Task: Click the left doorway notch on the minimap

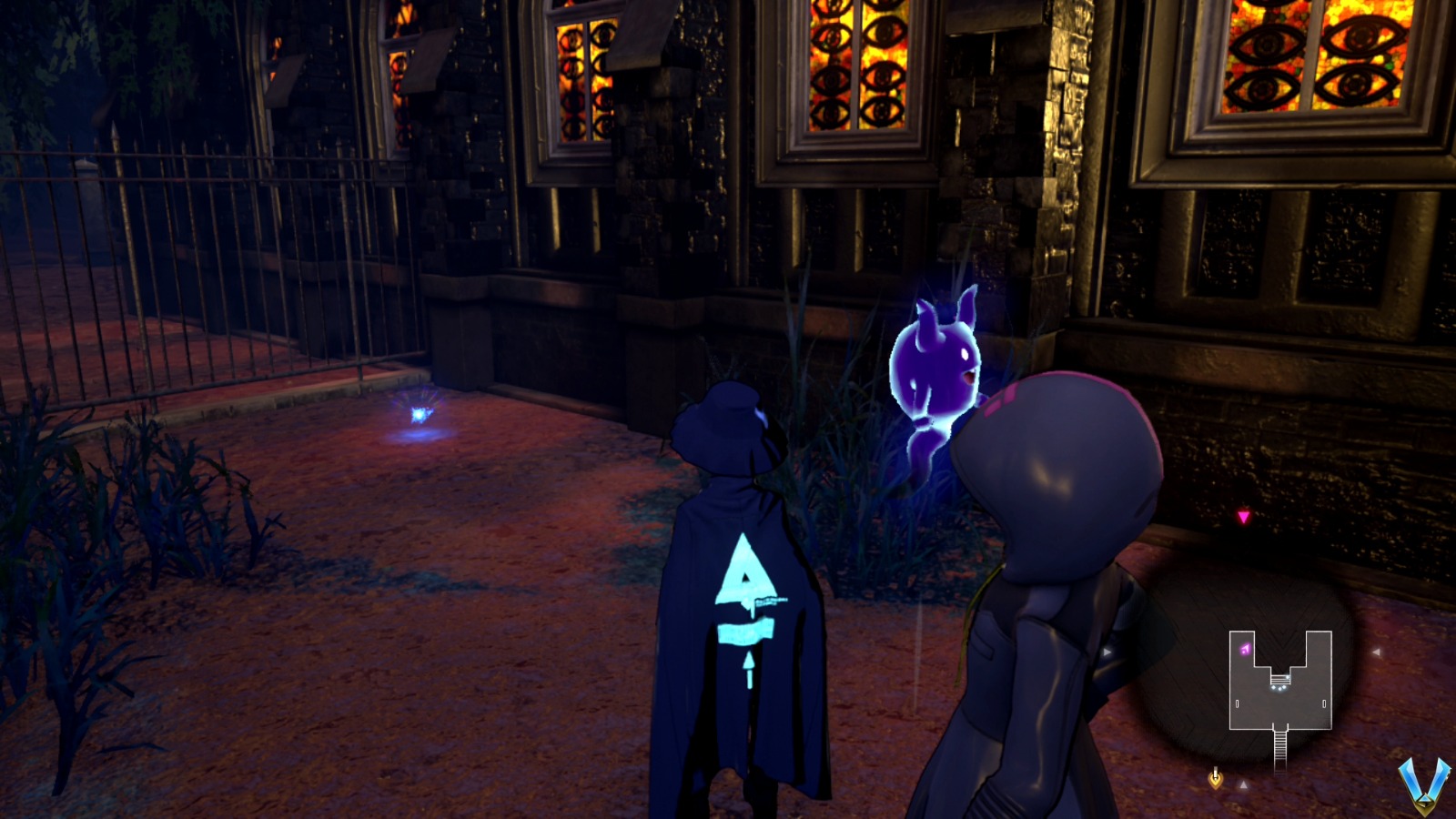Action: pos(1237,703)
